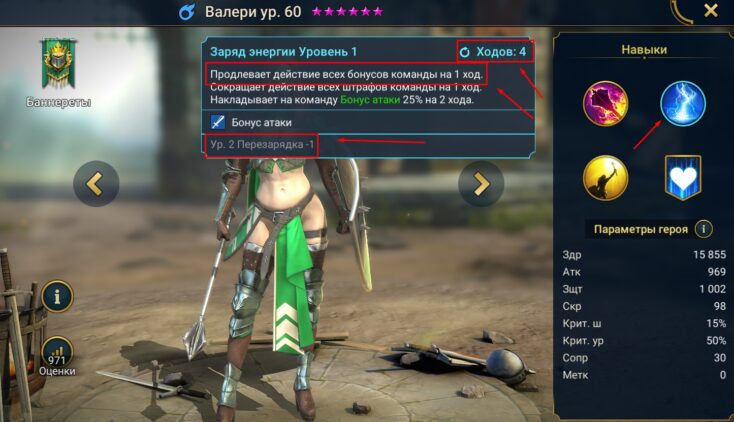
Task: Open the 971 ratings button
Action: coord(57,353)
